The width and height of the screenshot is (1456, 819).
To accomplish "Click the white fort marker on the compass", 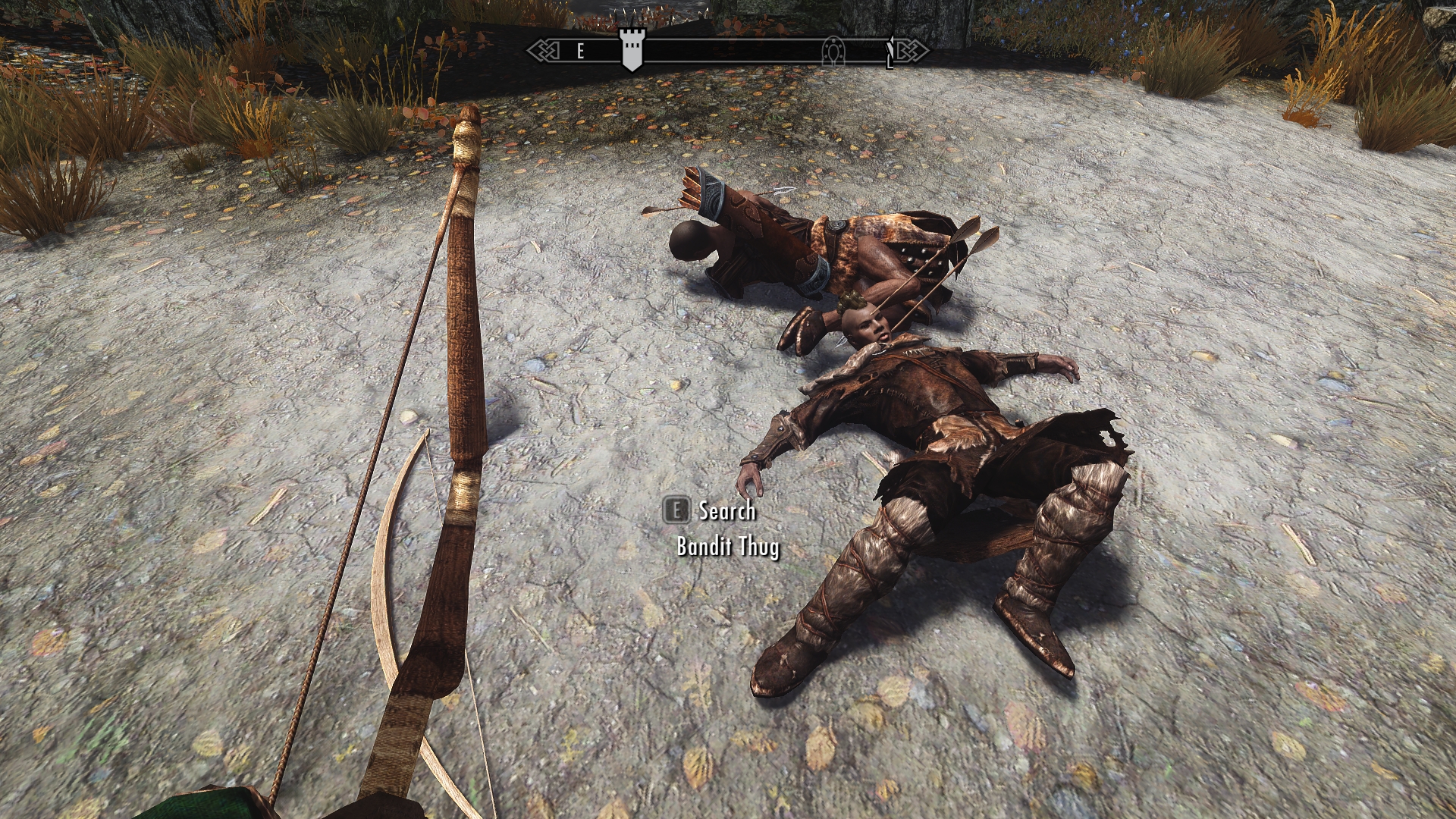I will click(630, 50).
